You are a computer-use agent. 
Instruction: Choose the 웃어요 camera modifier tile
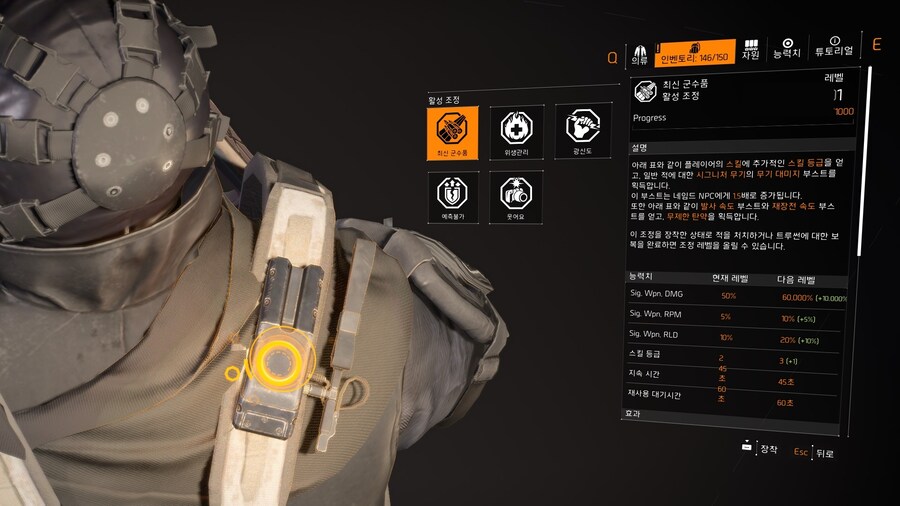[516, 196]
